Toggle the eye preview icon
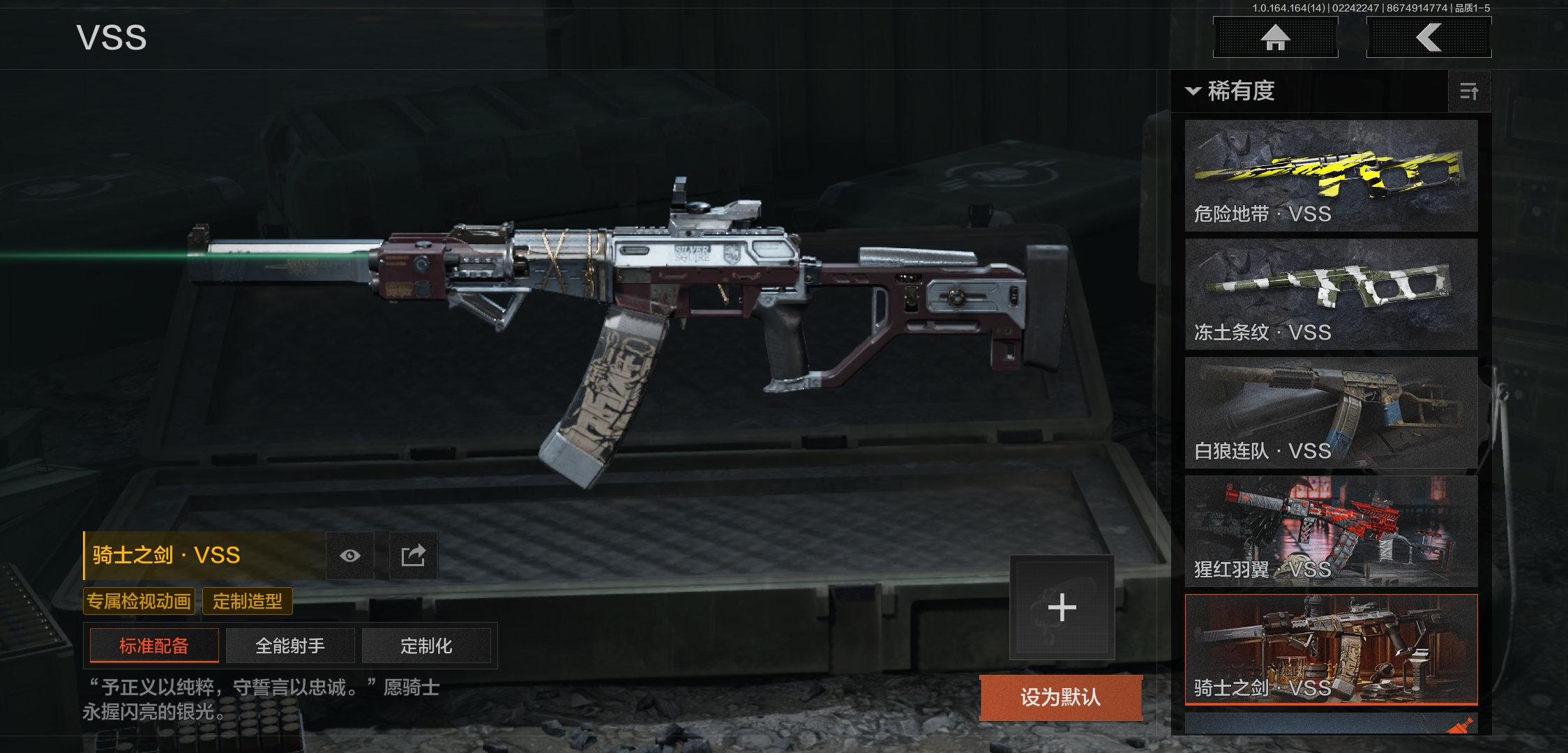 pyautogui.click(x=350, y=556)
